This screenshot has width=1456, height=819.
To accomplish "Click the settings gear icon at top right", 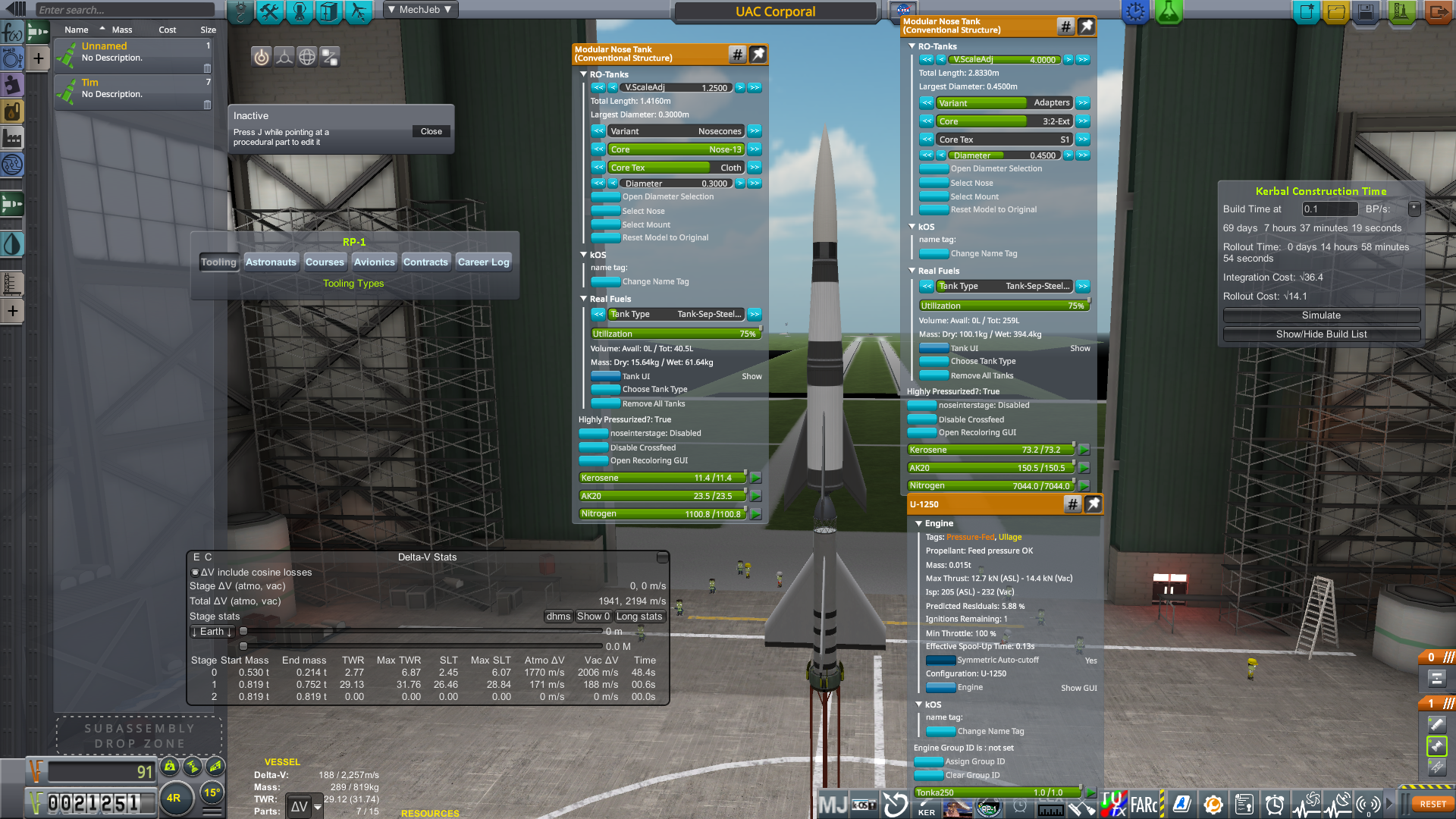I will coord(1135,11).
